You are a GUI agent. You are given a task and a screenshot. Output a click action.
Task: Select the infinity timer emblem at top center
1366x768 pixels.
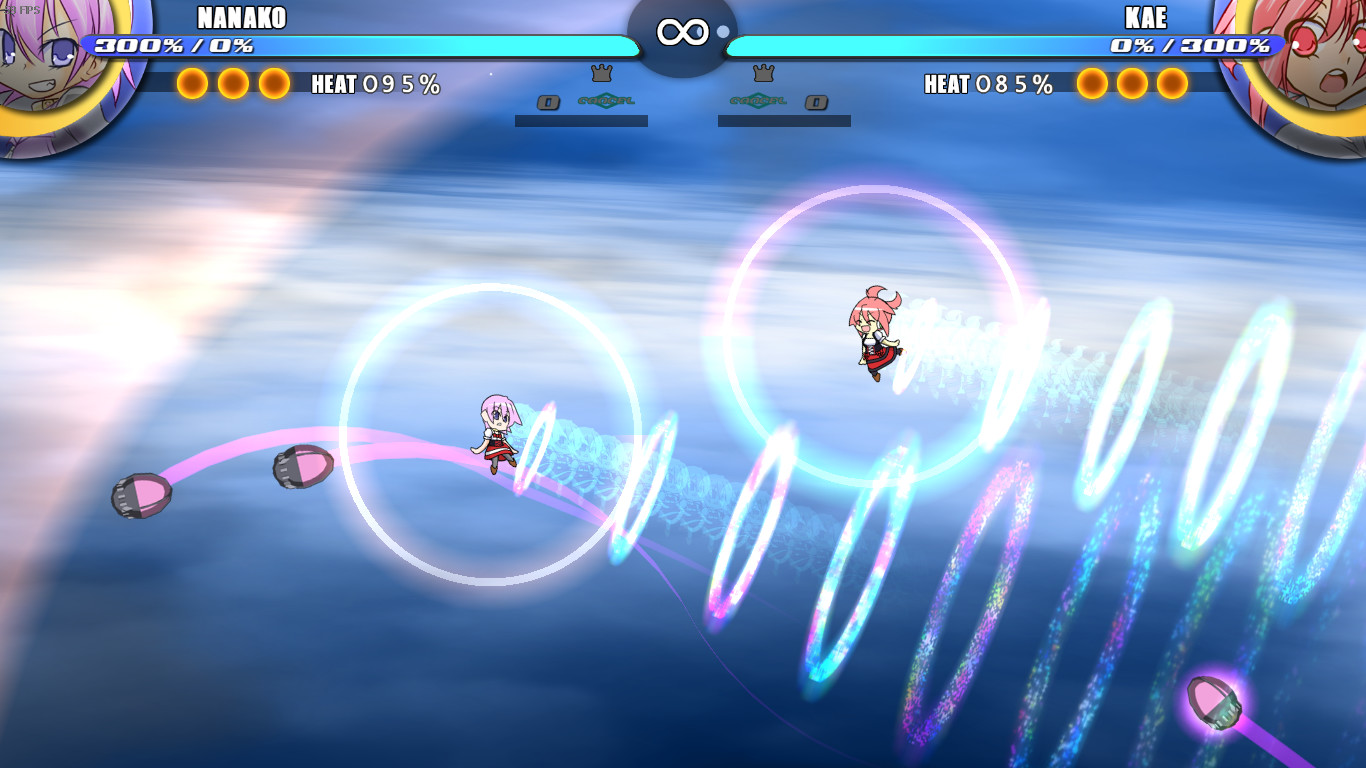point(683,30)
